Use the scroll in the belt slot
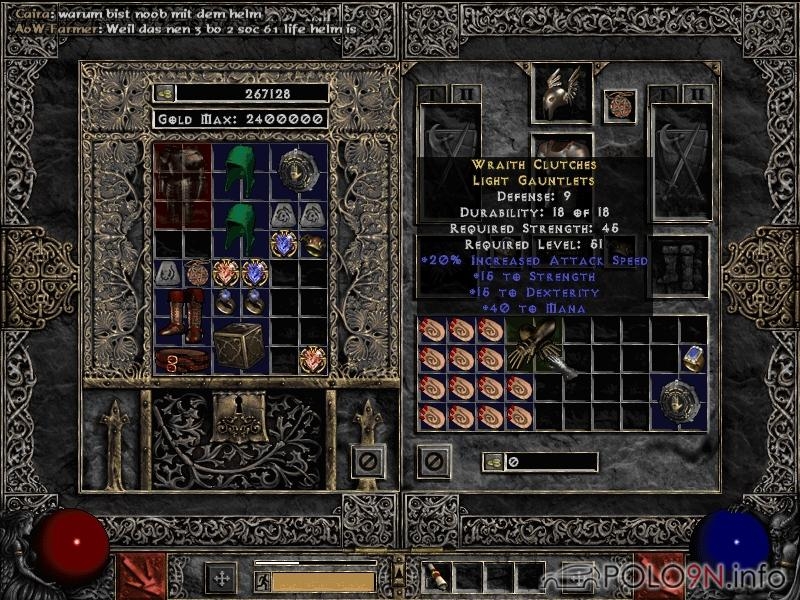The width and height of the screenshot is (800, 600). tap(438, 575)
